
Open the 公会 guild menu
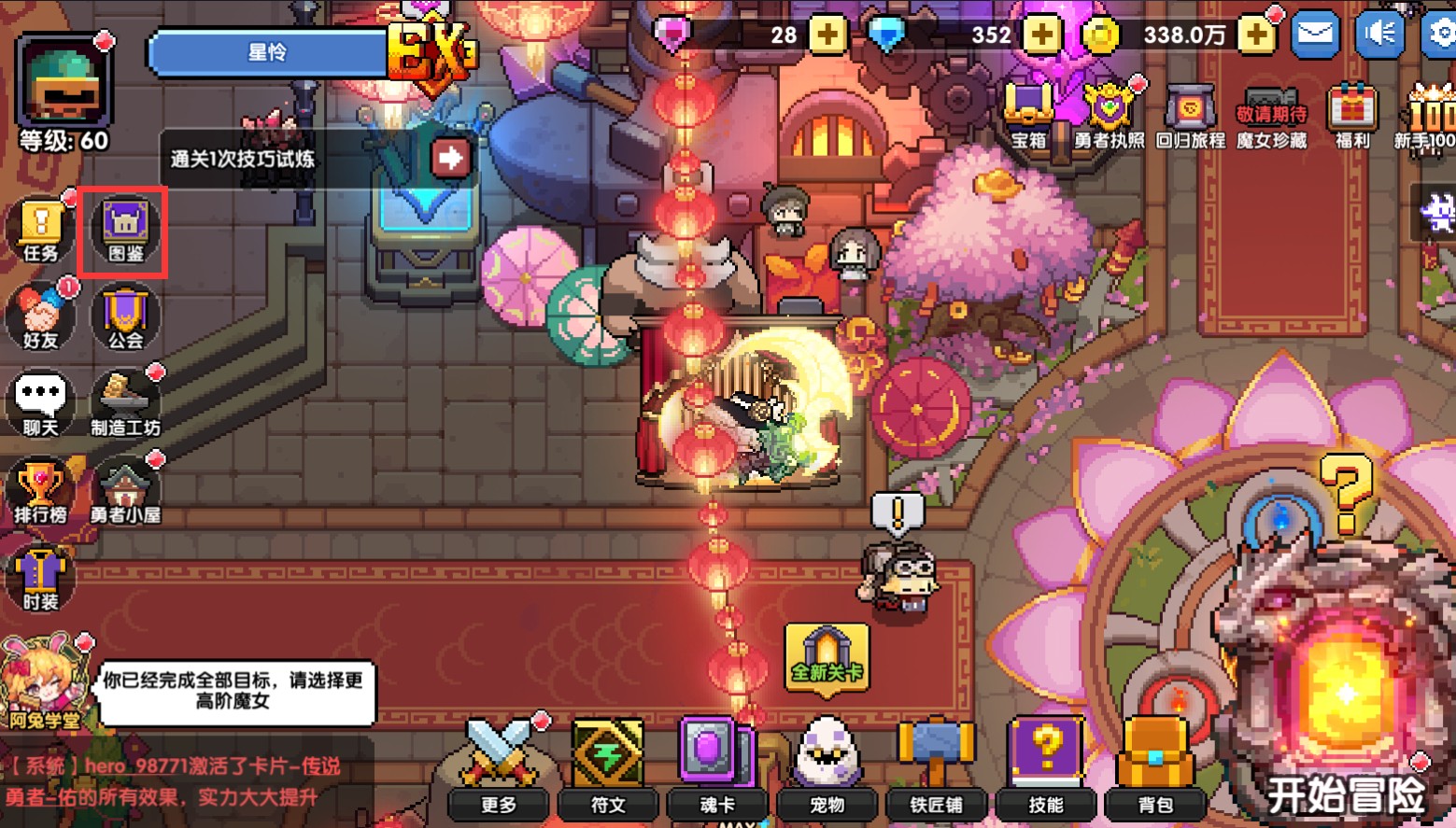pos(125,317)
